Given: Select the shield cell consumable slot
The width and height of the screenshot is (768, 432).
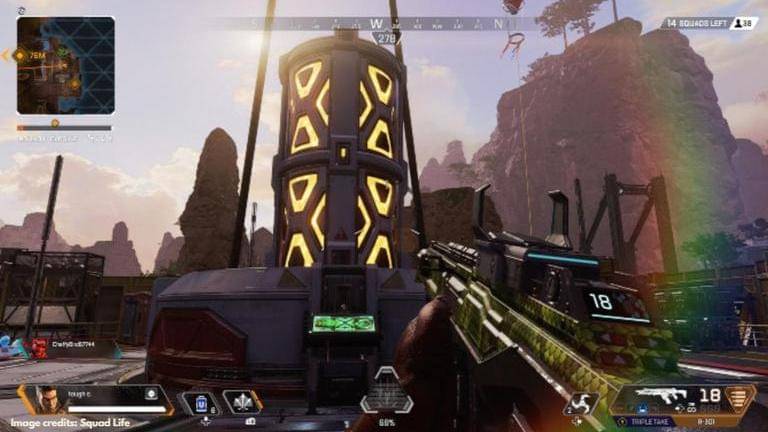Looking at the screenshot, I should (200, 402).
